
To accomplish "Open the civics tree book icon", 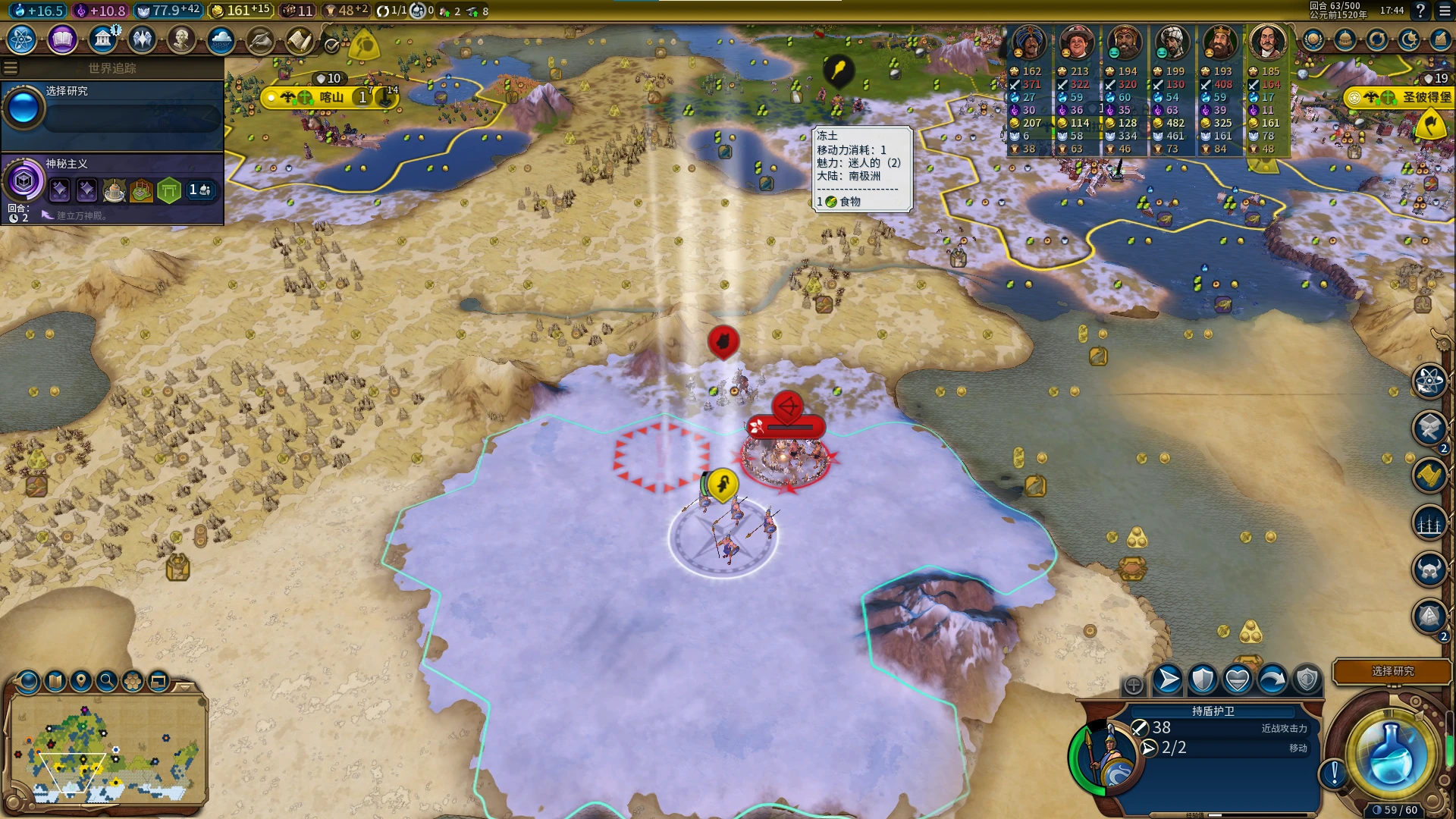I will (62, 39).
